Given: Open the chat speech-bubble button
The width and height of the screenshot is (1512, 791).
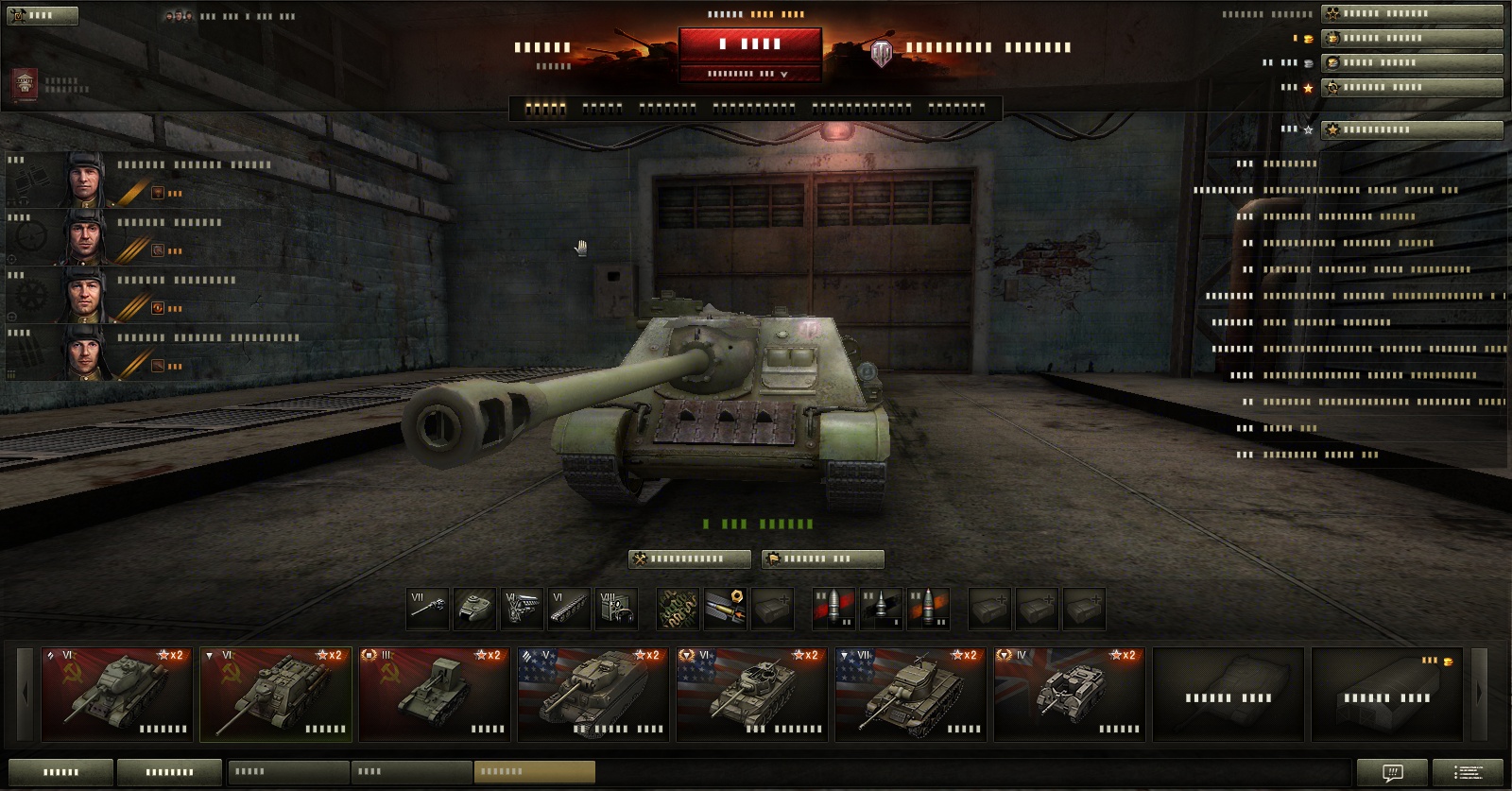Looking at the screenshot, I should click(1392, 772).
